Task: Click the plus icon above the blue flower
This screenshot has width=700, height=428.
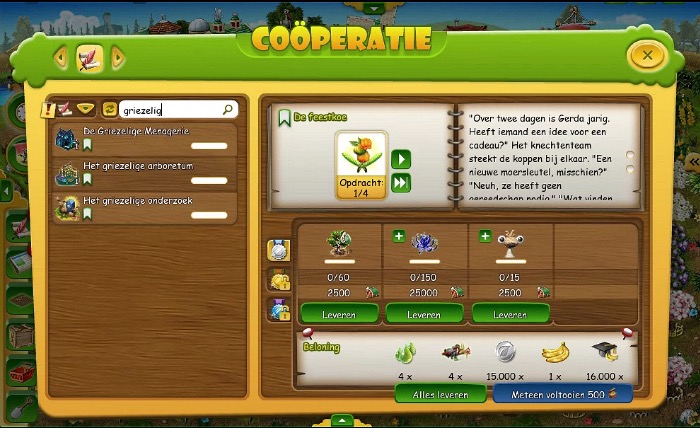Action: 399,237
